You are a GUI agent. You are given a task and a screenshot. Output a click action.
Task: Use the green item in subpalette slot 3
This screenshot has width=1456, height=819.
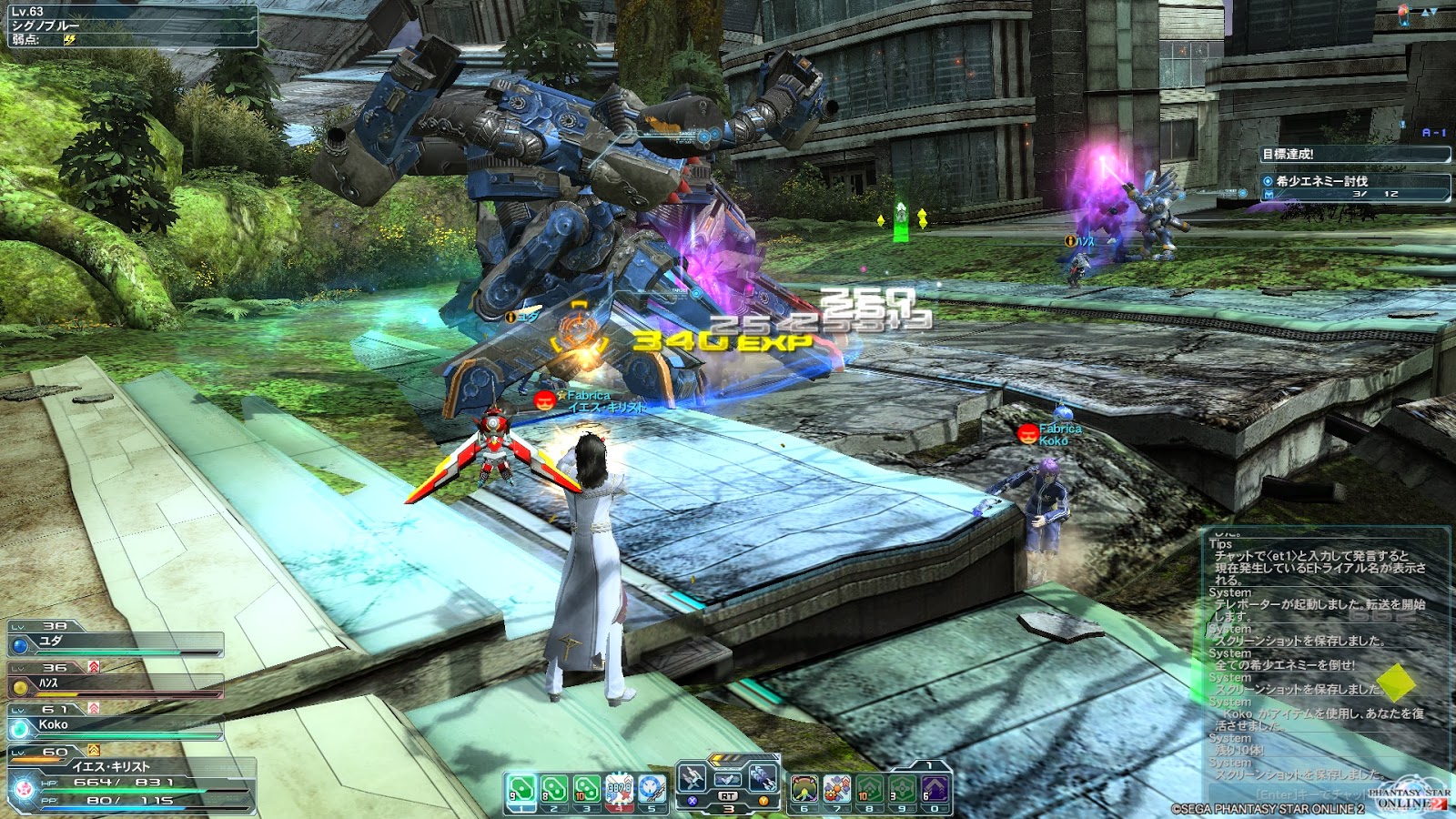pyautogui.click(x=587, y=790)
